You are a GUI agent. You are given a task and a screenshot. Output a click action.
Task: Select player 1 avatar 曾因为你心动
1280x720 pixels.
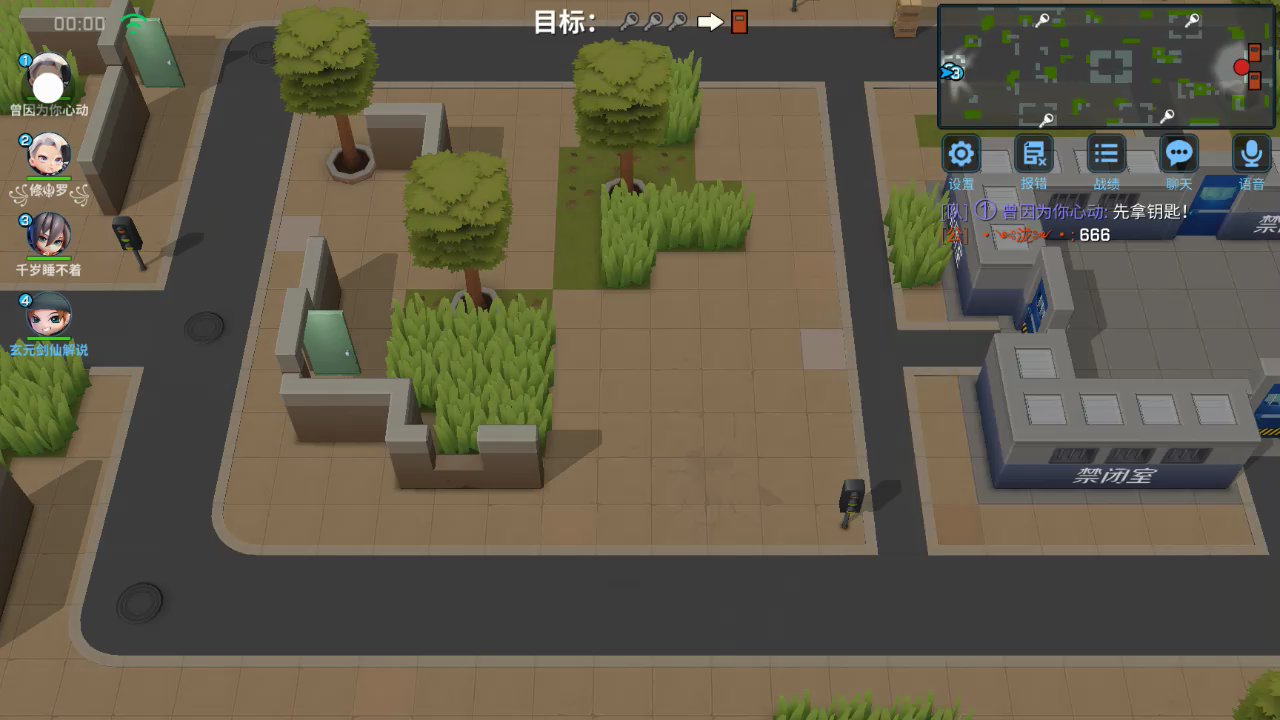(48, 78)
